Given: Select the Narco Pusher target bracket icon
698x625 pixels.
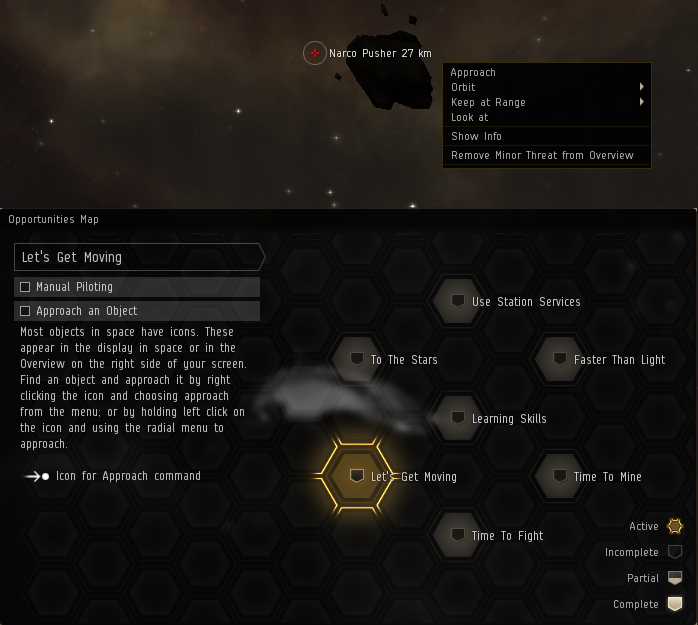Looking at the screenshot, I should [x=315, y=53].
